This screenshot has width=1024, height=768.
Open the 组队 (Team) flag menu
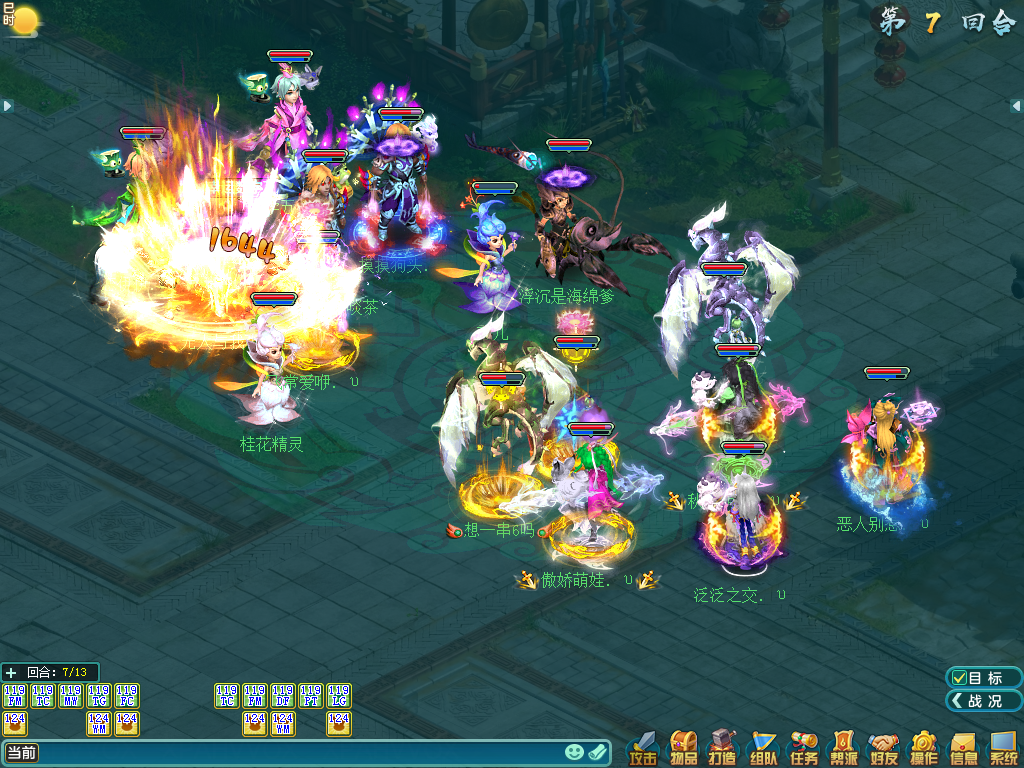click(x=764, y=748)
